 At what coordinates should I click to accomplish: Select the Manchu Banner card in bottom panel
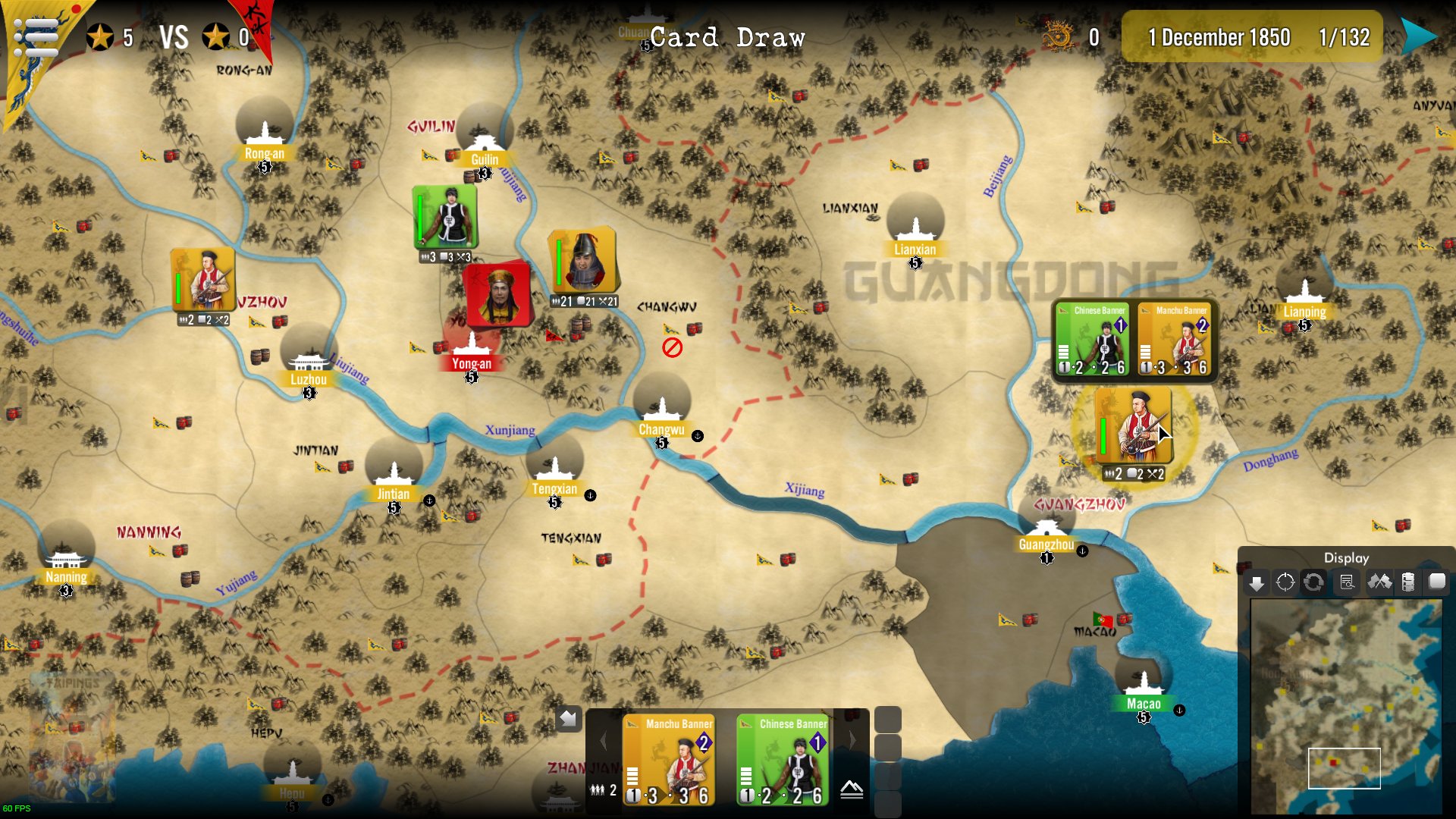tap(669, 760)
